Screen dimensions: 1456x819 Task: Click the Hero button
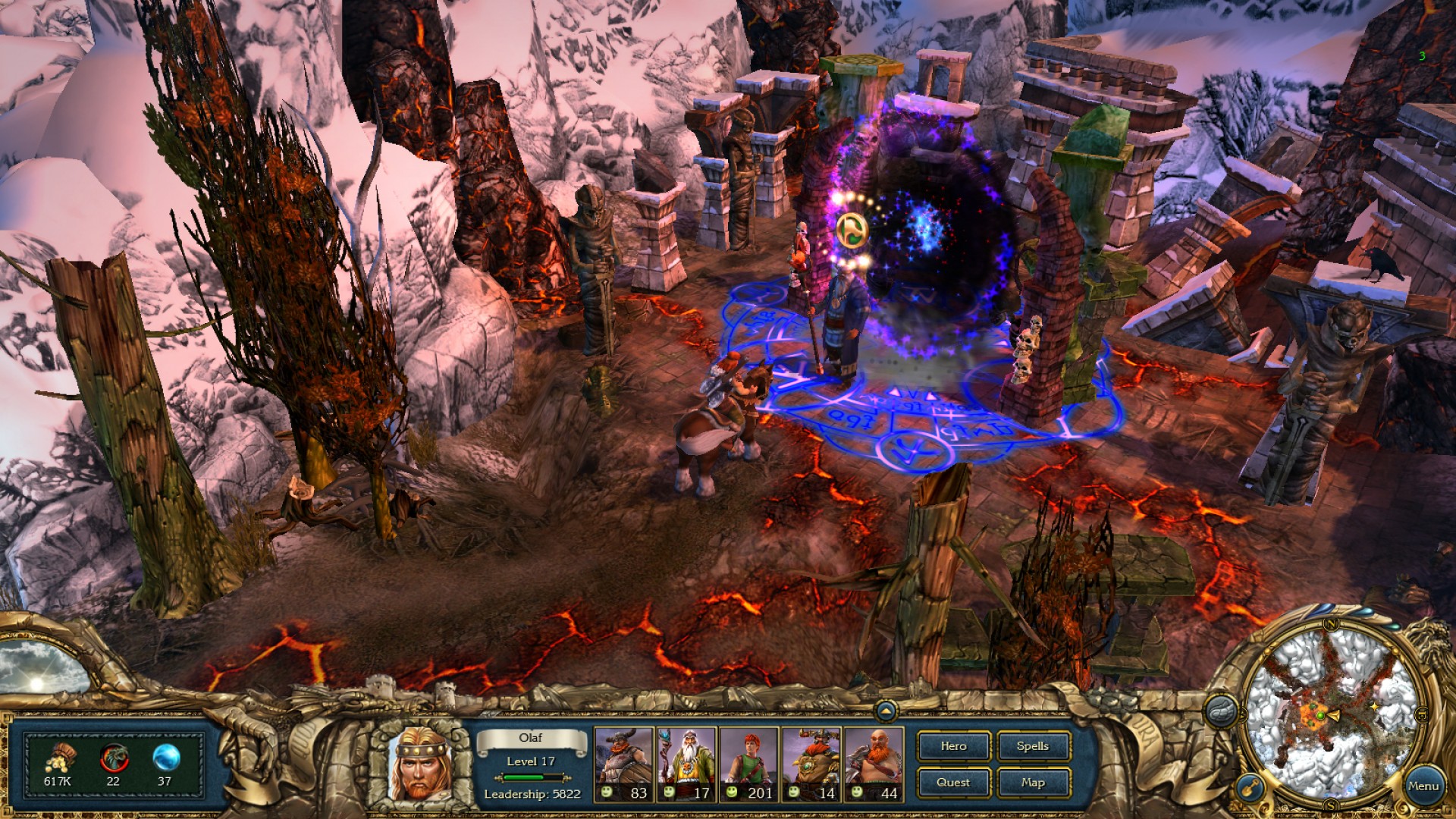[x=953, y=746]
